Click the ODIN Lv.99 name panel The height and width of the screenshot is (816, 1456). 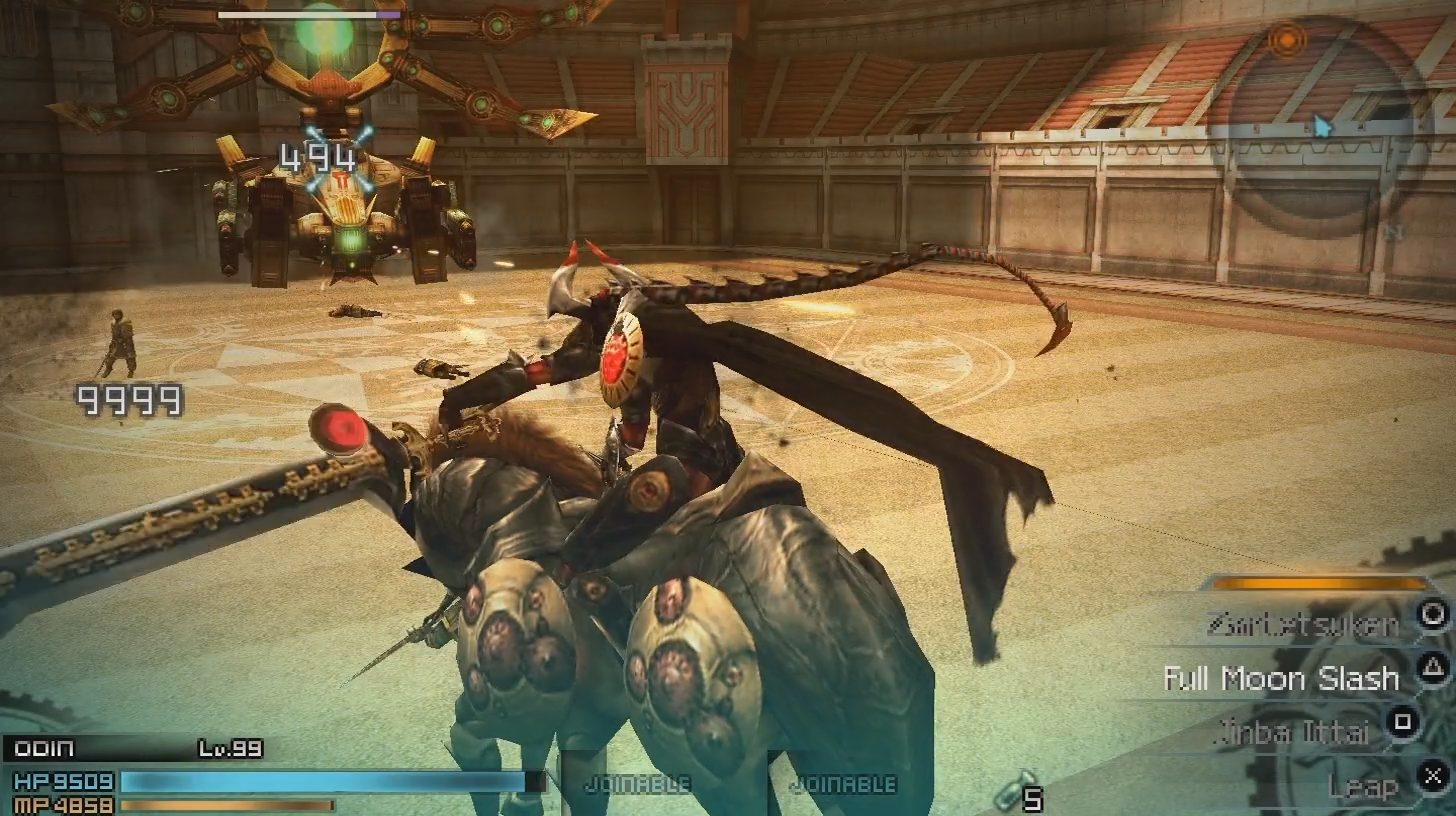click(x=135, y=749)
